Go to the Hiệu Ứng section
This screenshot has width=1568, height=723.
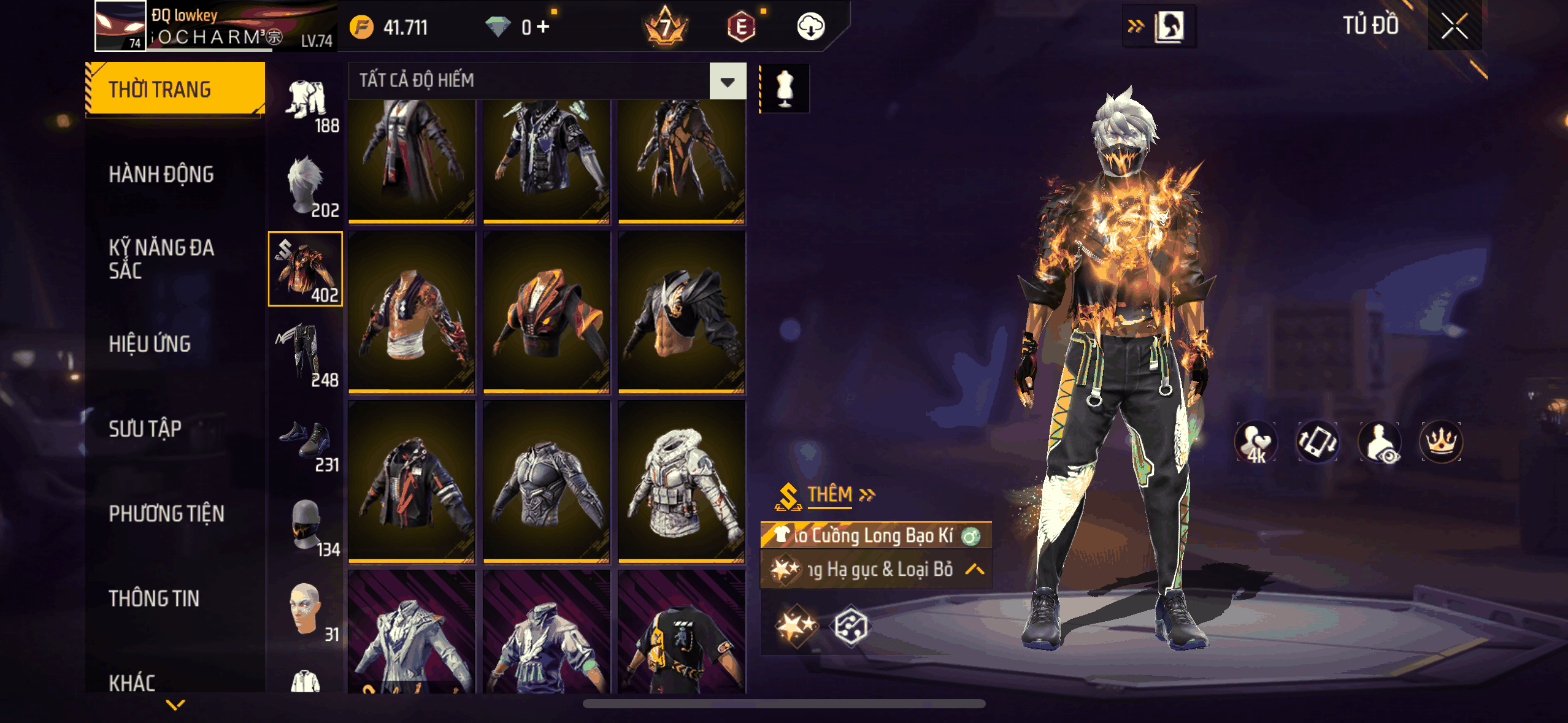coord(150,344)
